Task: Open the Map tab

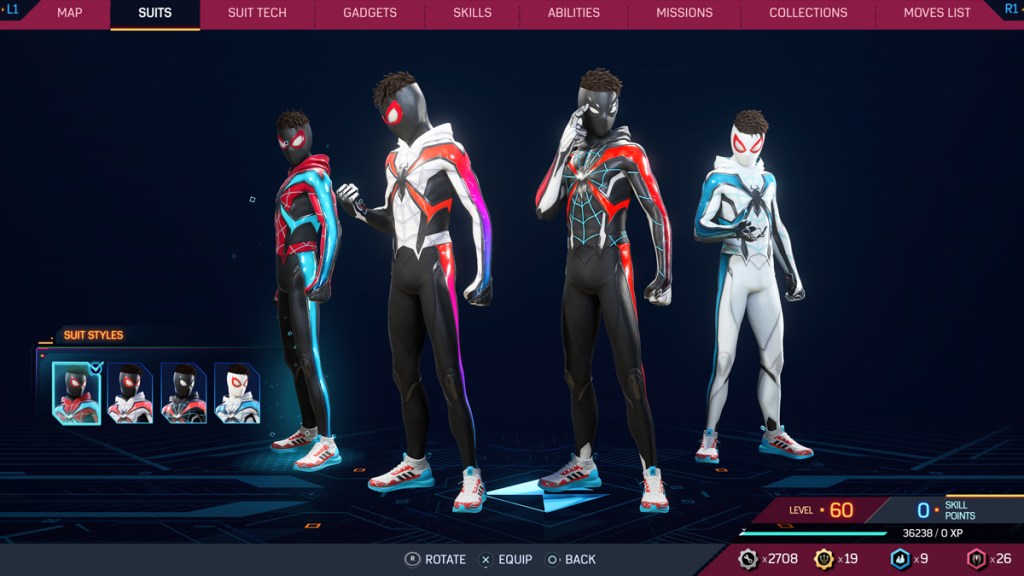Action: pos(69,13)
